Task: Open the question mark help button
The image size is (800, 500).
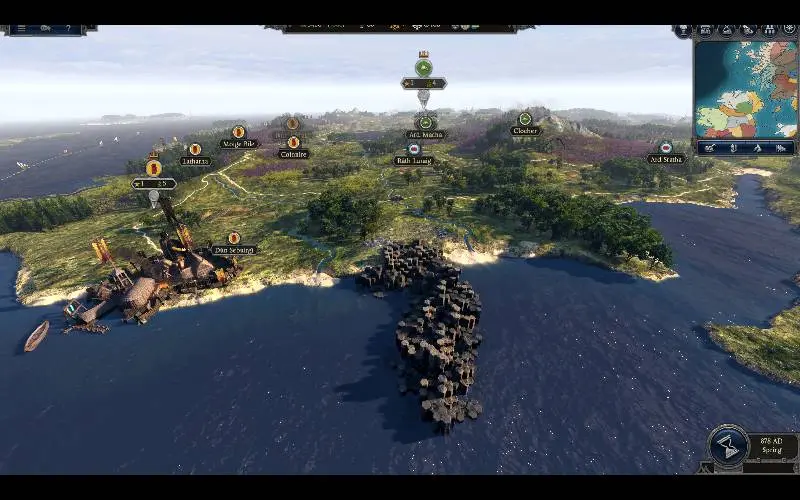Action: [x=68, y=29]
